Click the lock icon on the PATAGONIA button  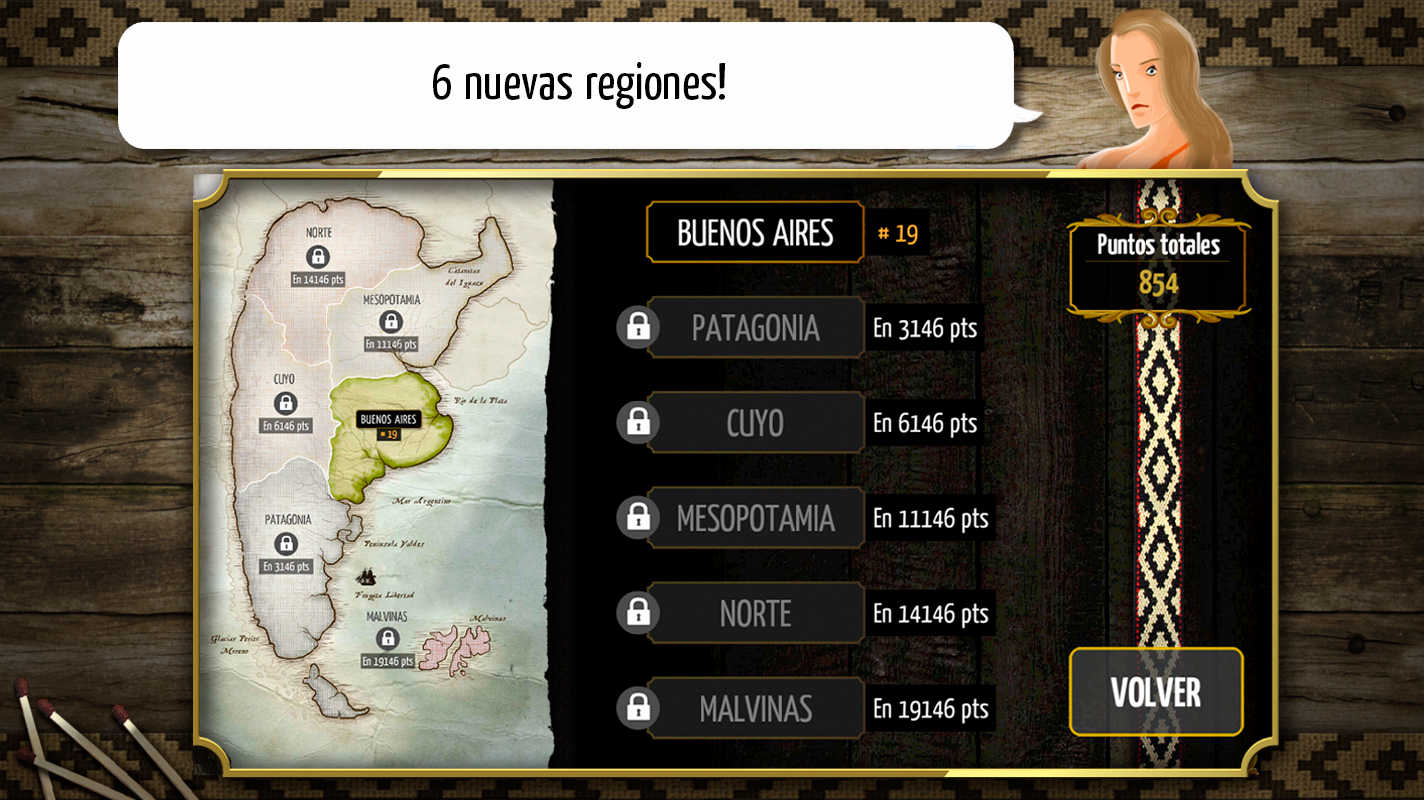click(x=640, y=327)
